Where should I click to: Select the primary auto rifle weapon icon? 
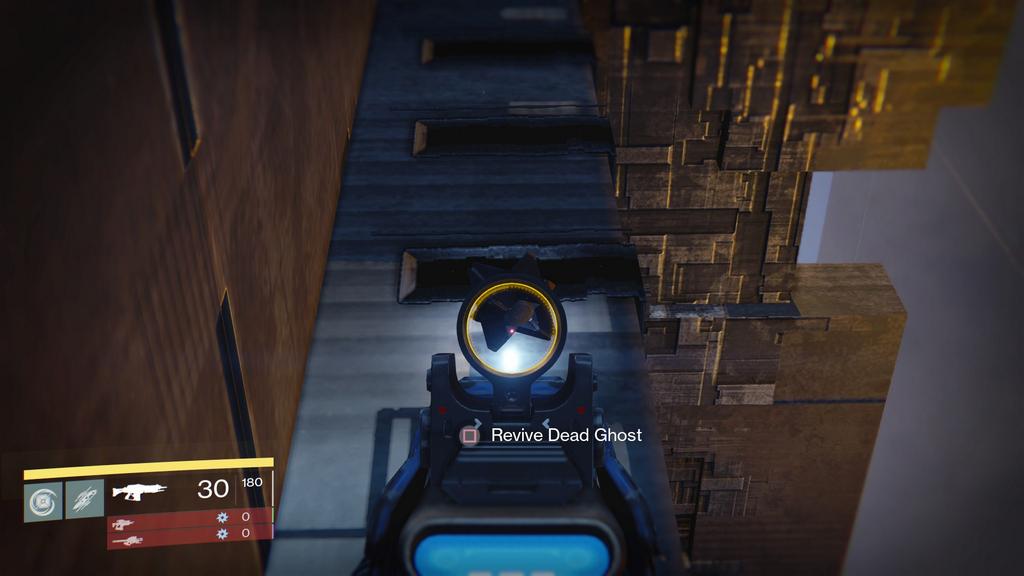pos(139,491)
